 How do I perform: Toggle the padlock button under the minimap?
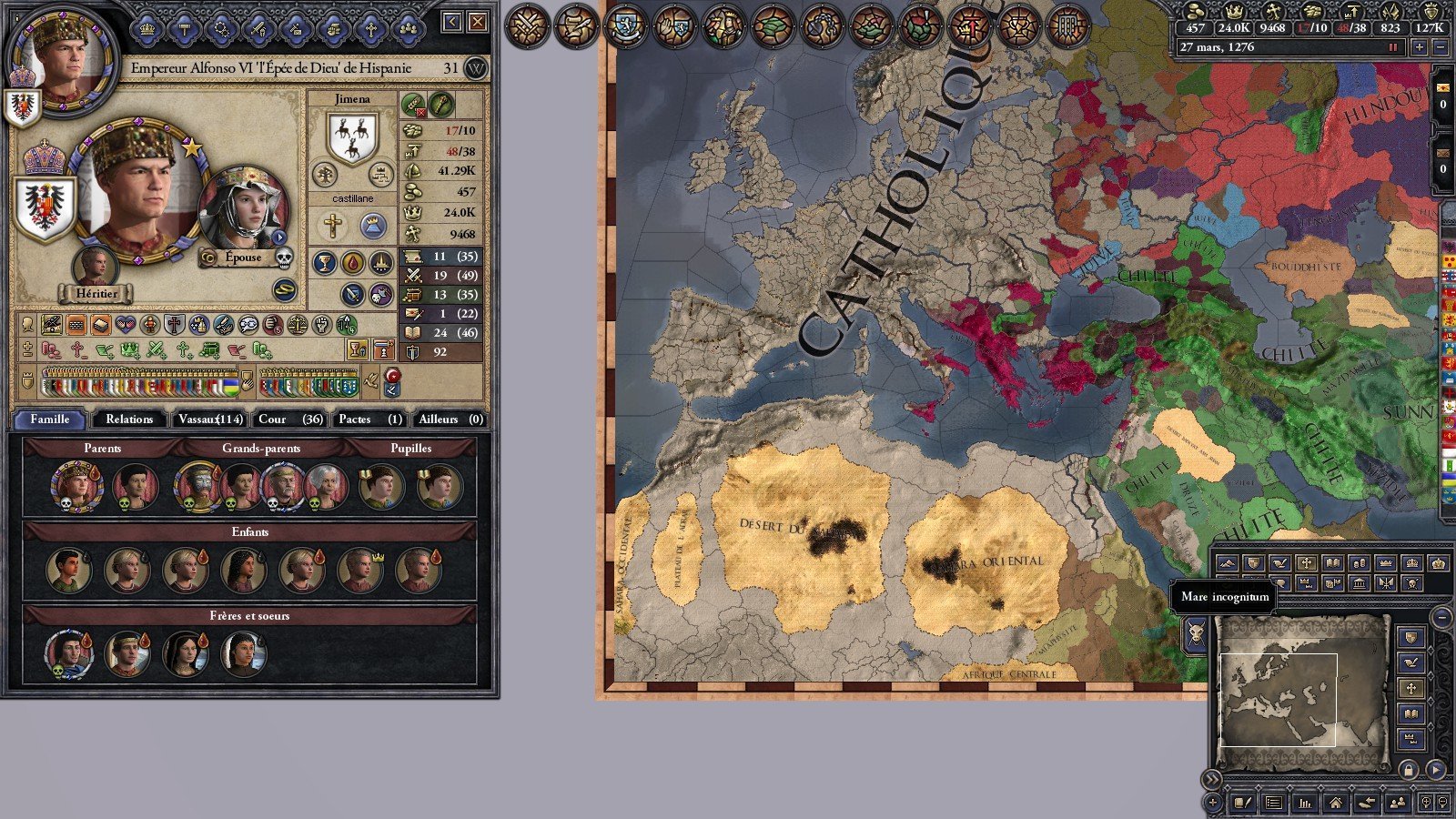point(1409,770)
